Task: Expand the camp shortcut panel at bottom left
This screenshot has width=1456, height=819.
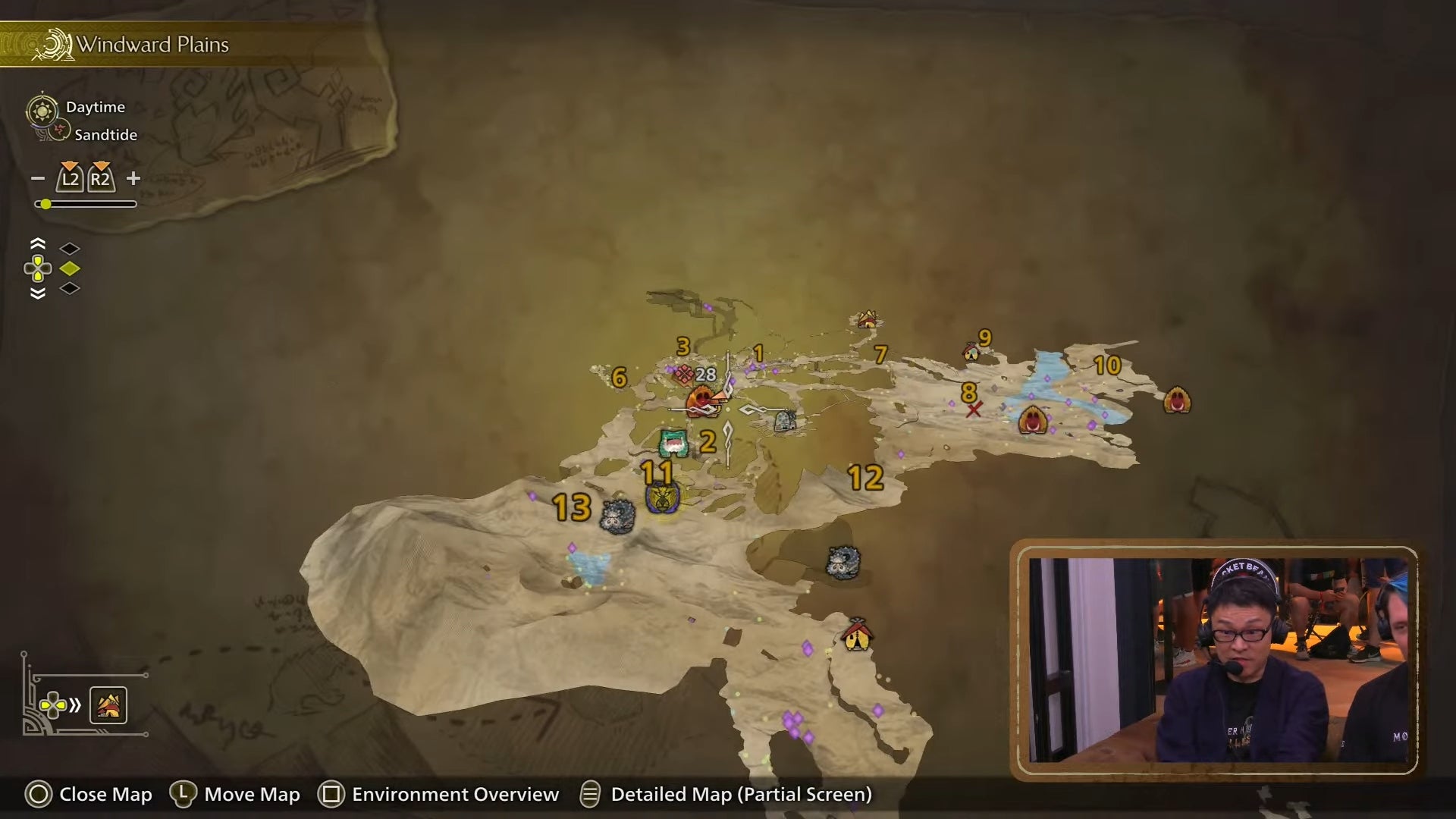Action: tap(108, 704)
